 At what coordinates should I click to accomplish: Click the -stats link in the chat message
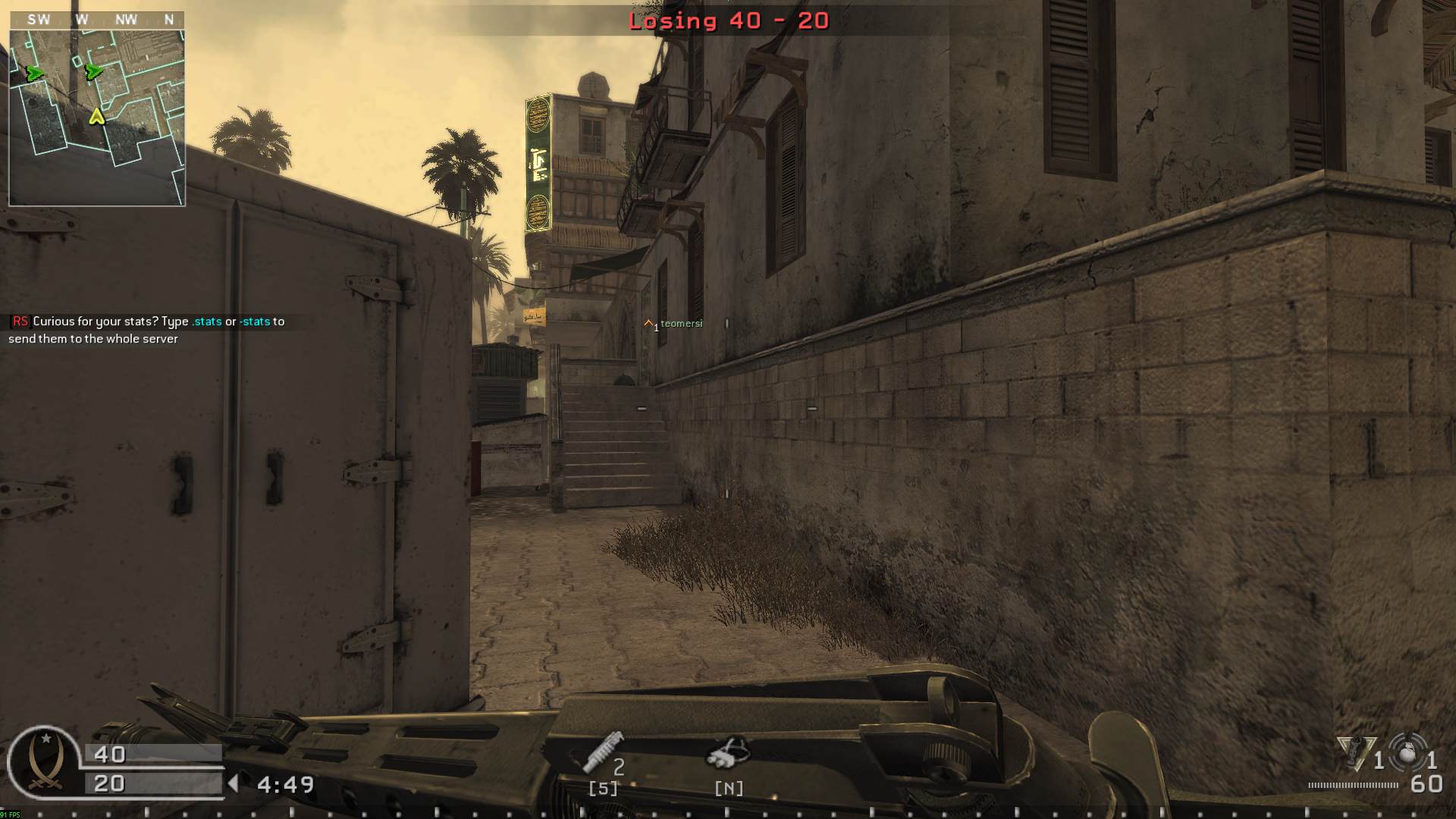coord(255,321)
